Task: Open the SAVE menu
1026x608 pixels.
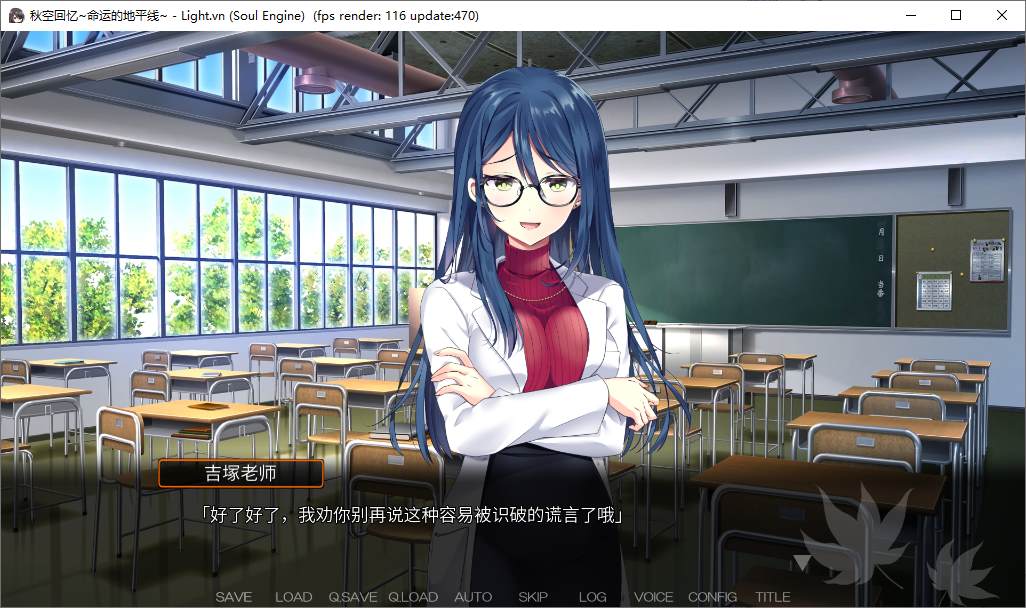Action: pos(234,597)
